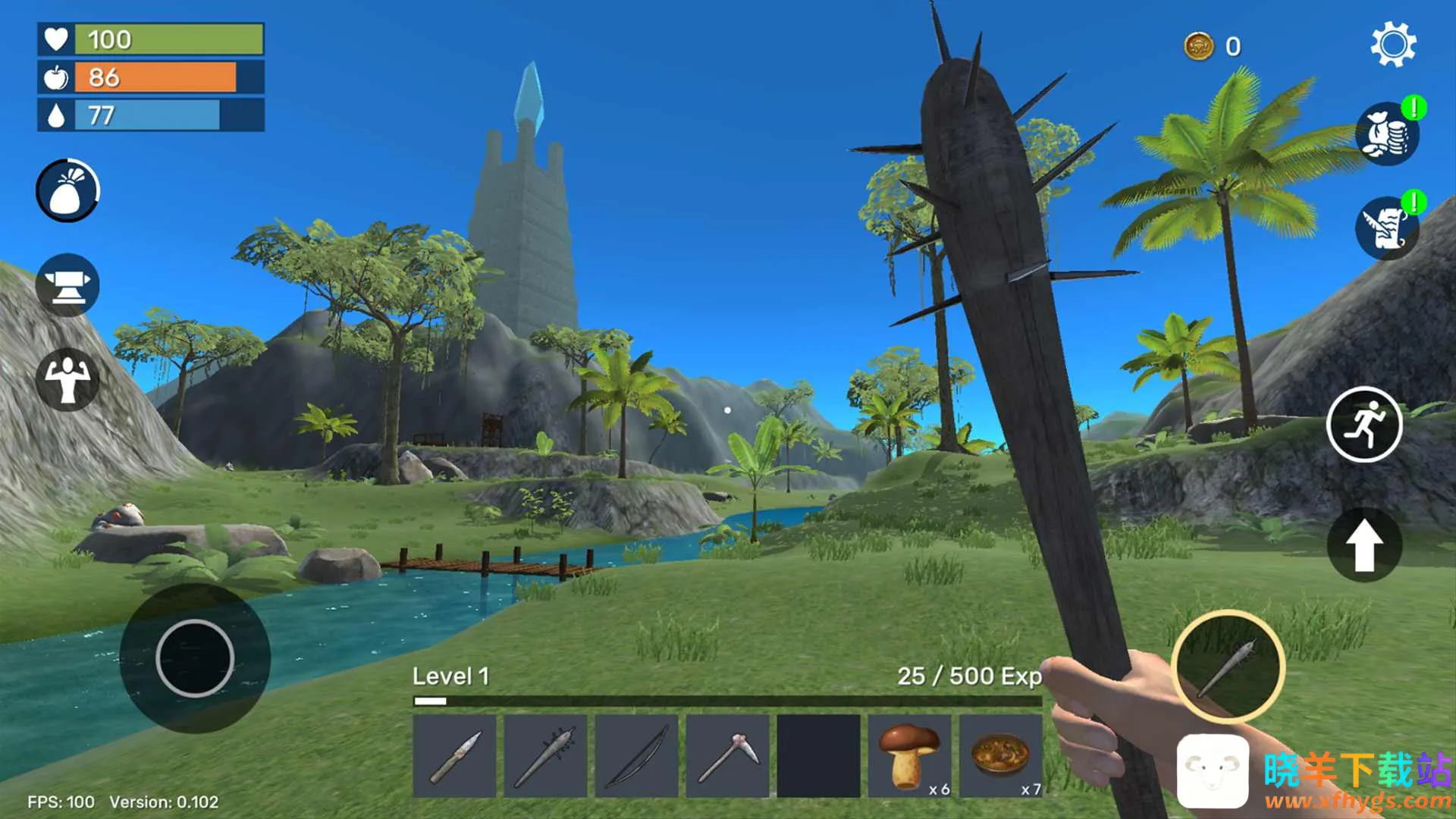Equip the bow from the hotbar

pyautogui.click(x=637, y=755)
